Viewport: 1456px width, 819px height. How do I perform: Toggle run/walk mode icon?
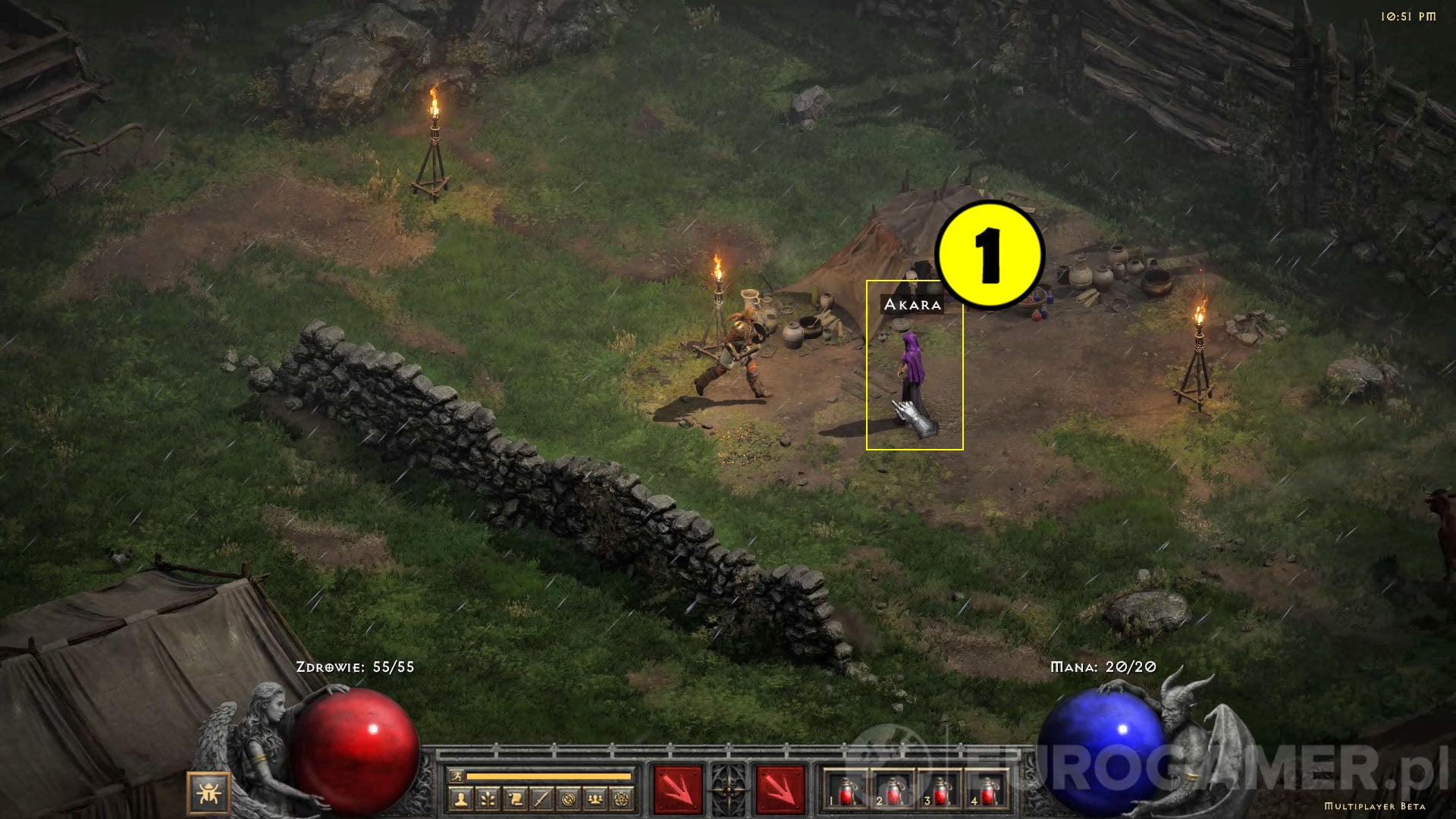pos(458,777)
